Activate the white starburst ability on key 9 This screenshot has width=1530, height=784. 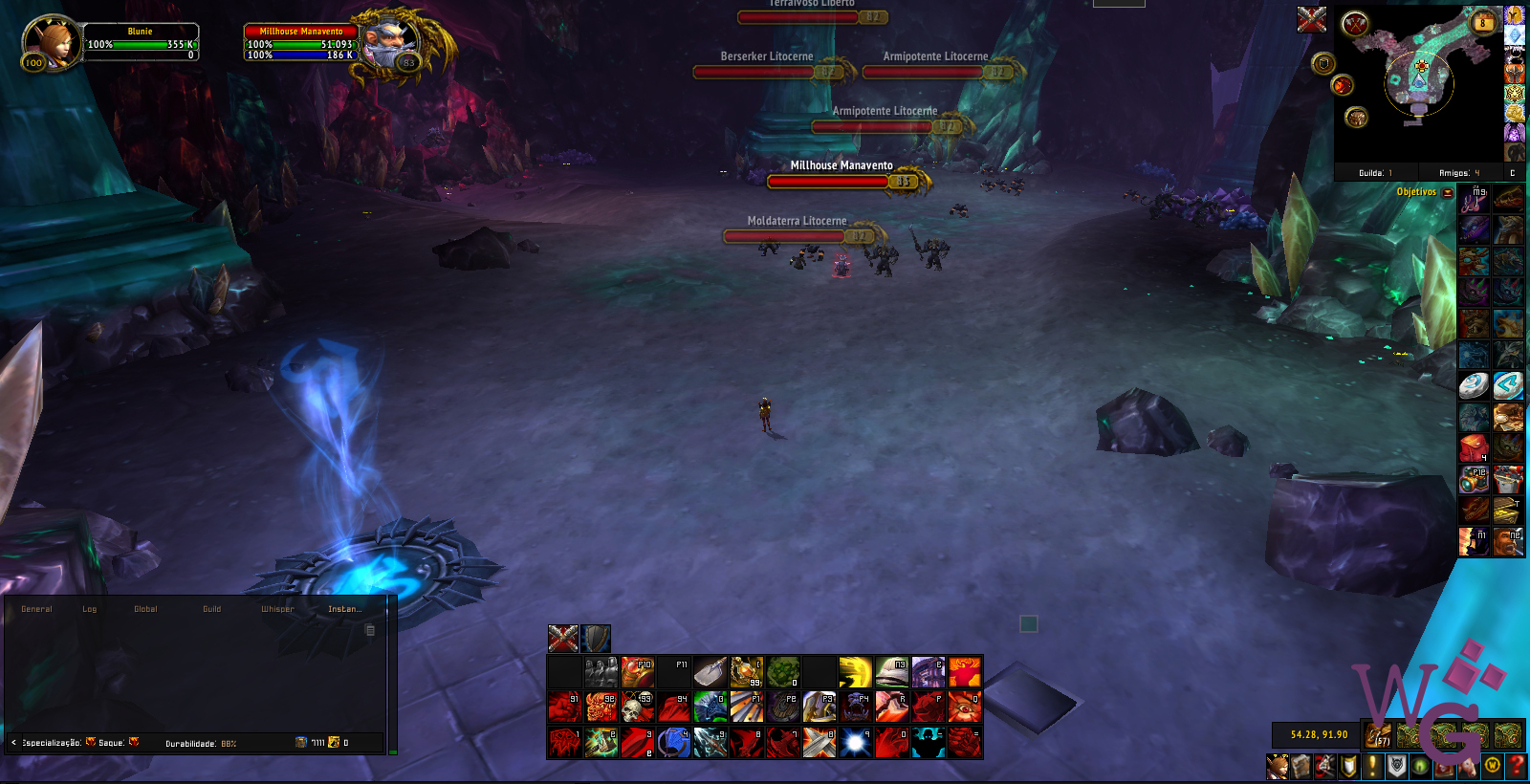855,743
